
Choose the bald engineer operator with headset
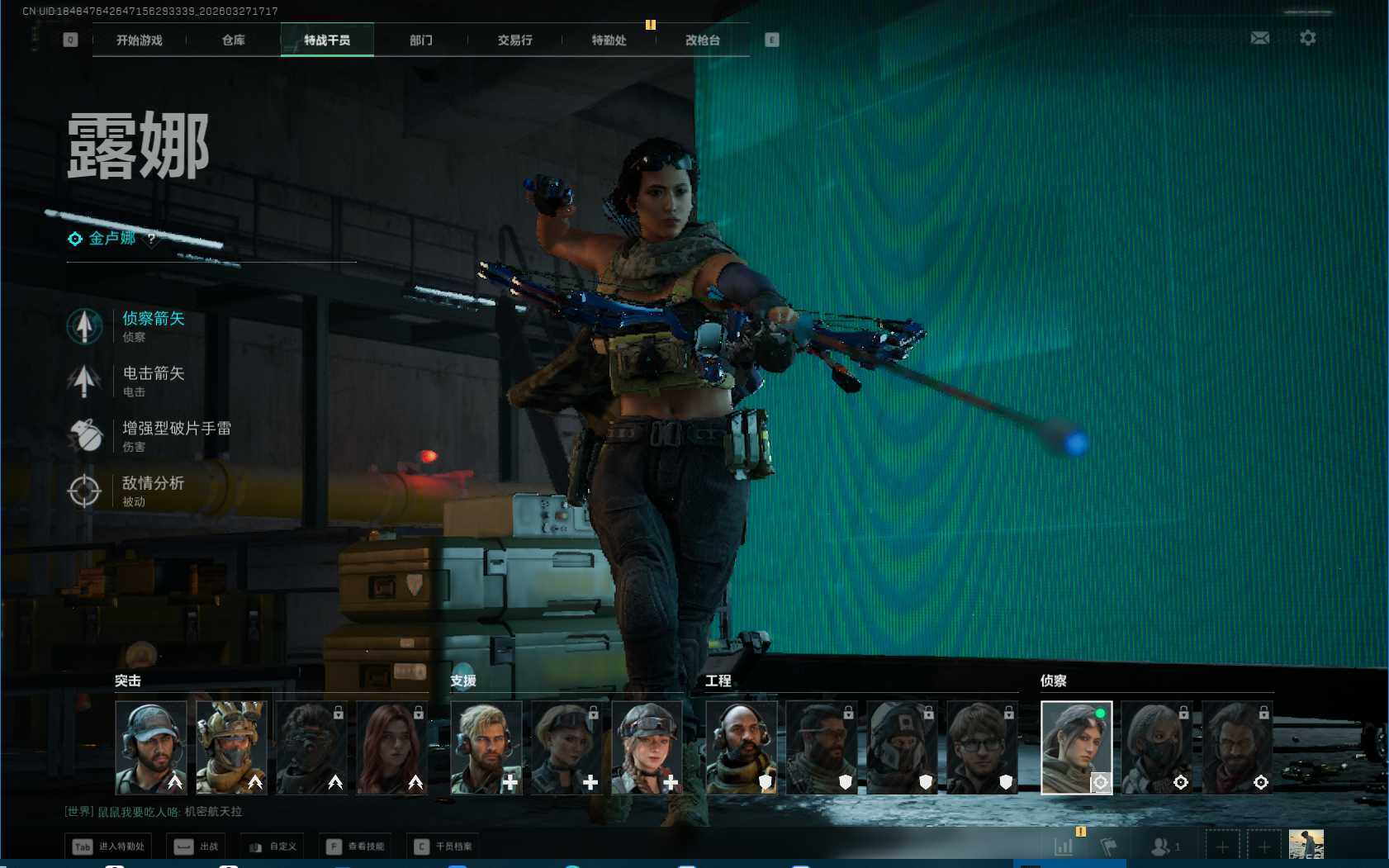coord(741,747)
